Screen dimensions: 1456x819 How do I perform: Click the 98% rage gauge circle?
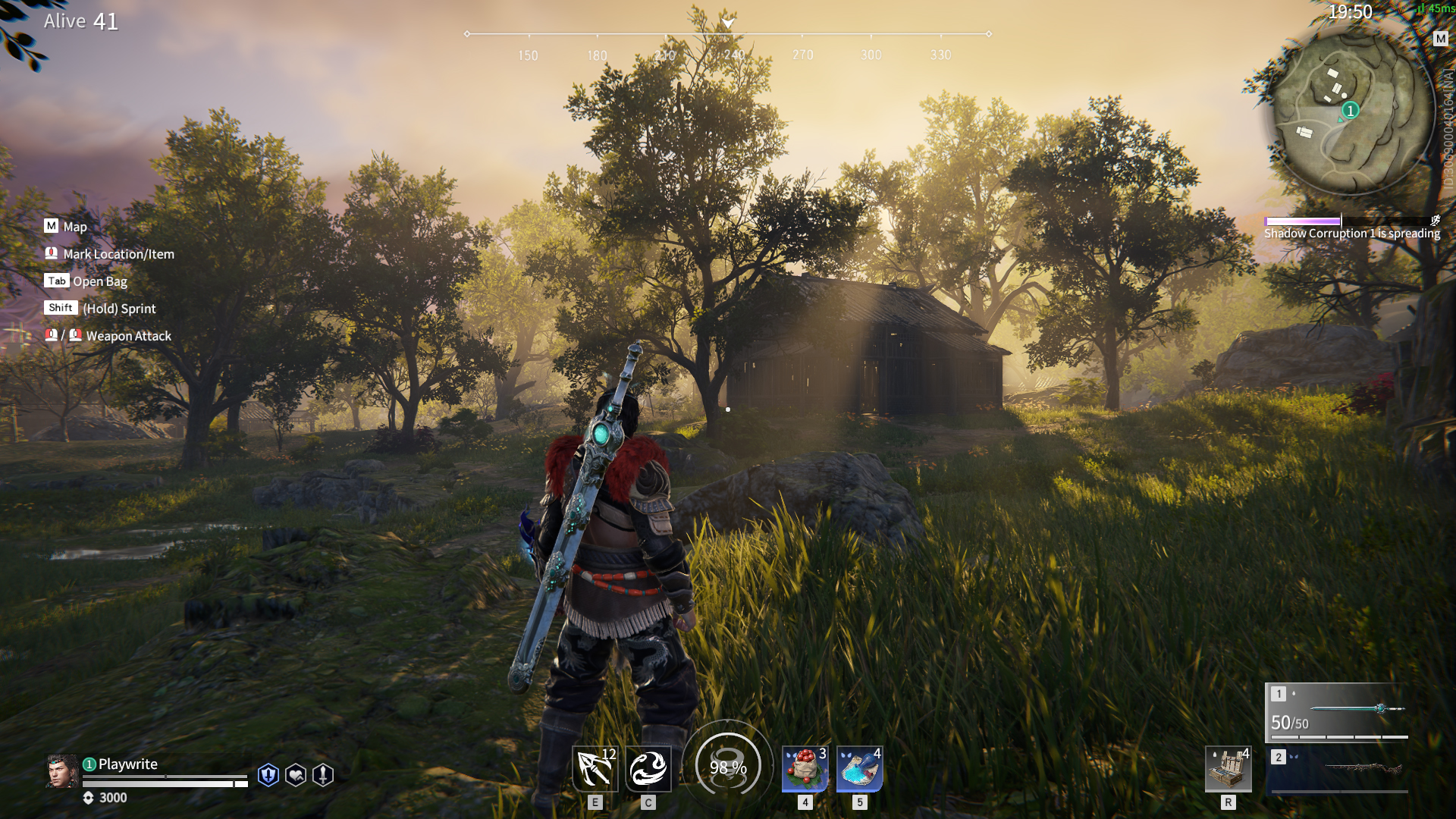coord(727,767)
